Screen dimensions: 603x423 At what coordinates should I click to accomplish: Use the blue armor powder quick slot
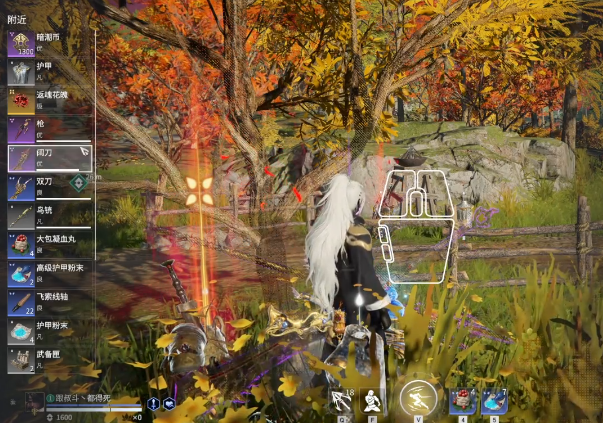(x=494, y=400)
